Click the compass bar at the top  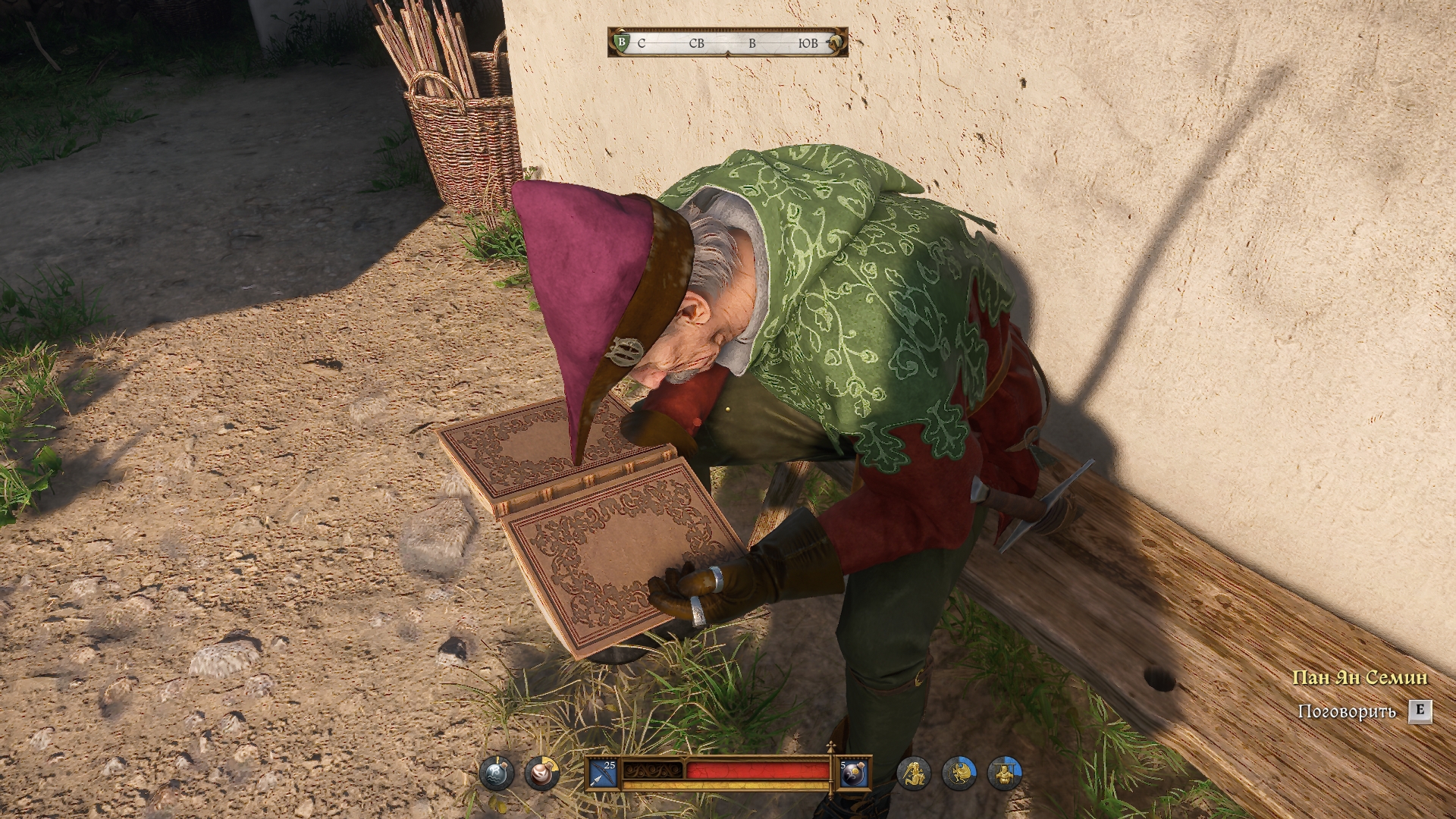[727, 43]
